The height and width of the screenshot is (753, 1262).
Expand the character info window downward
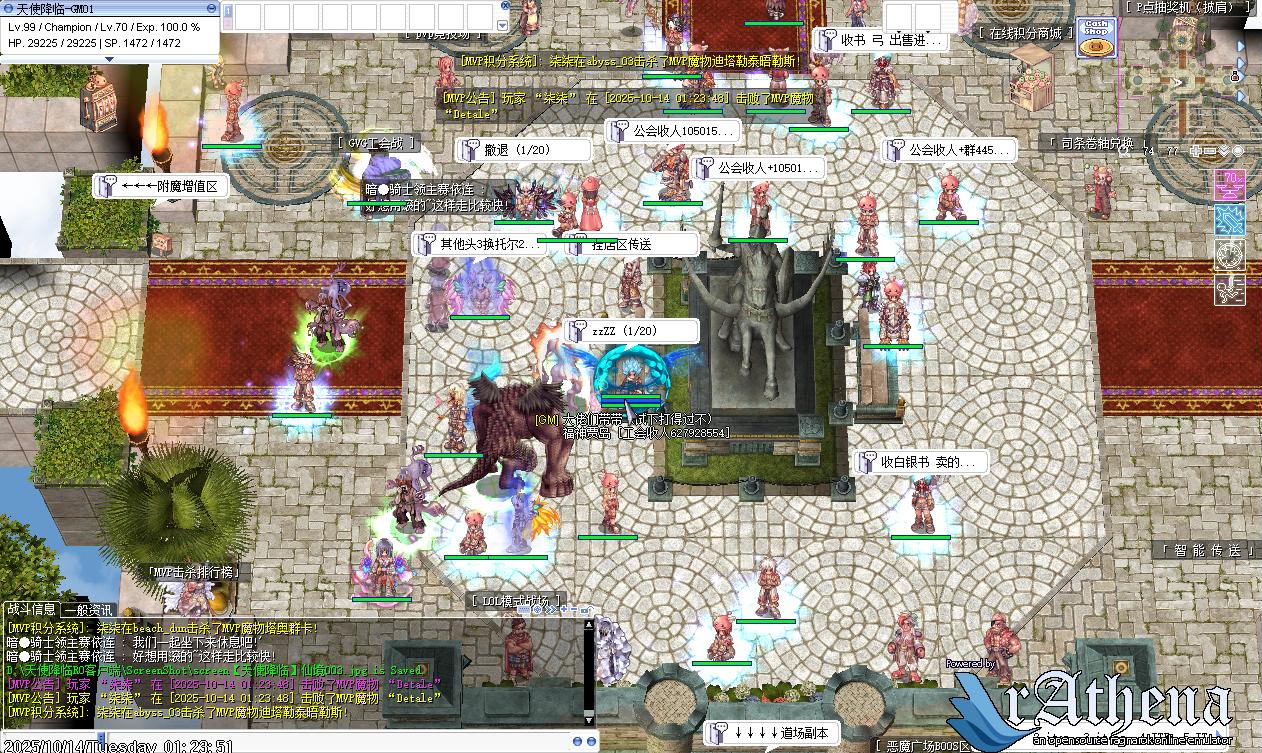point(110,59)
